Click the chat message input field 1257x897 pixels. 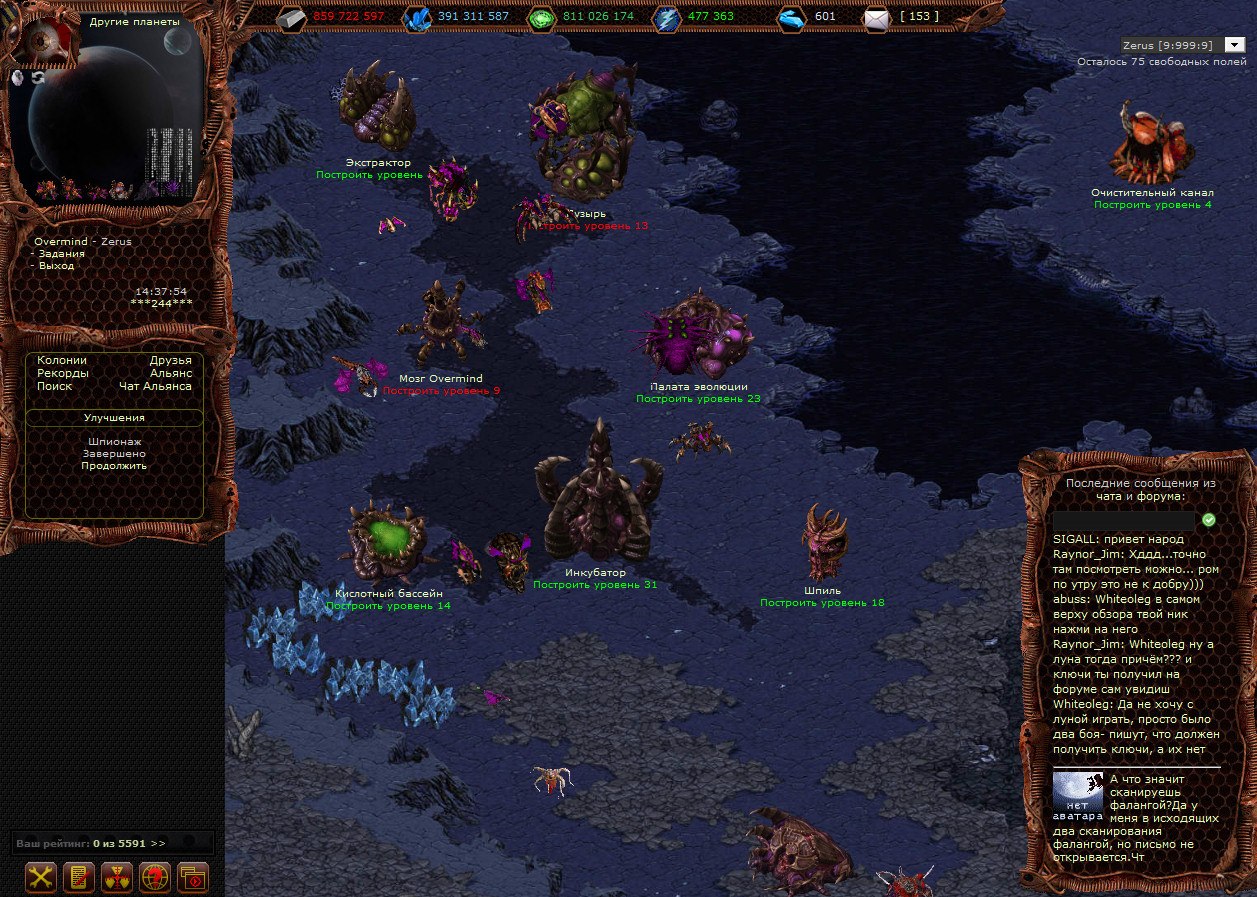click(1124, 521)
